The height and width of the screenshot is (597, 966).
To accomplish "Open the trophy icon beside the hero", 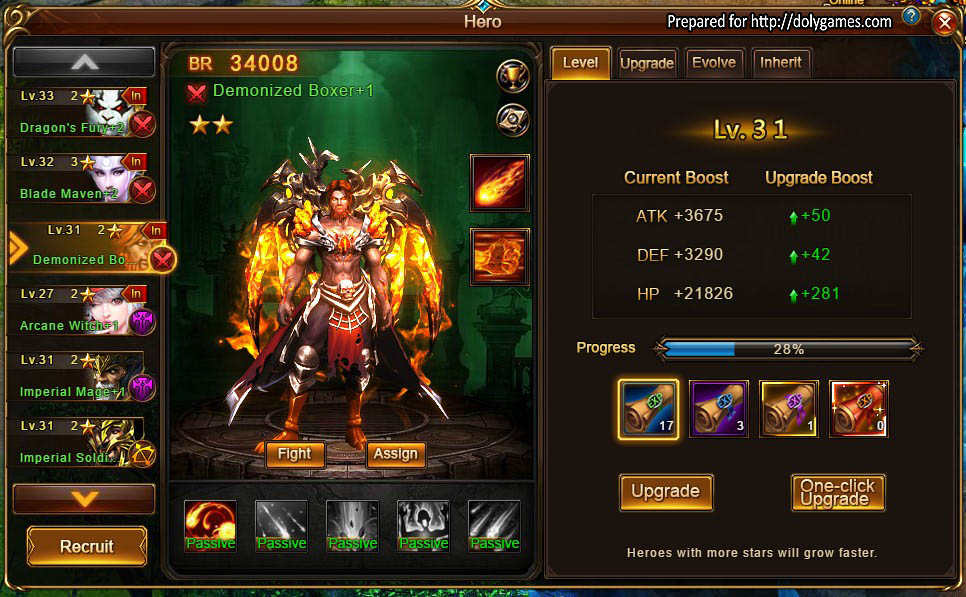I will (x=512, y=75).
